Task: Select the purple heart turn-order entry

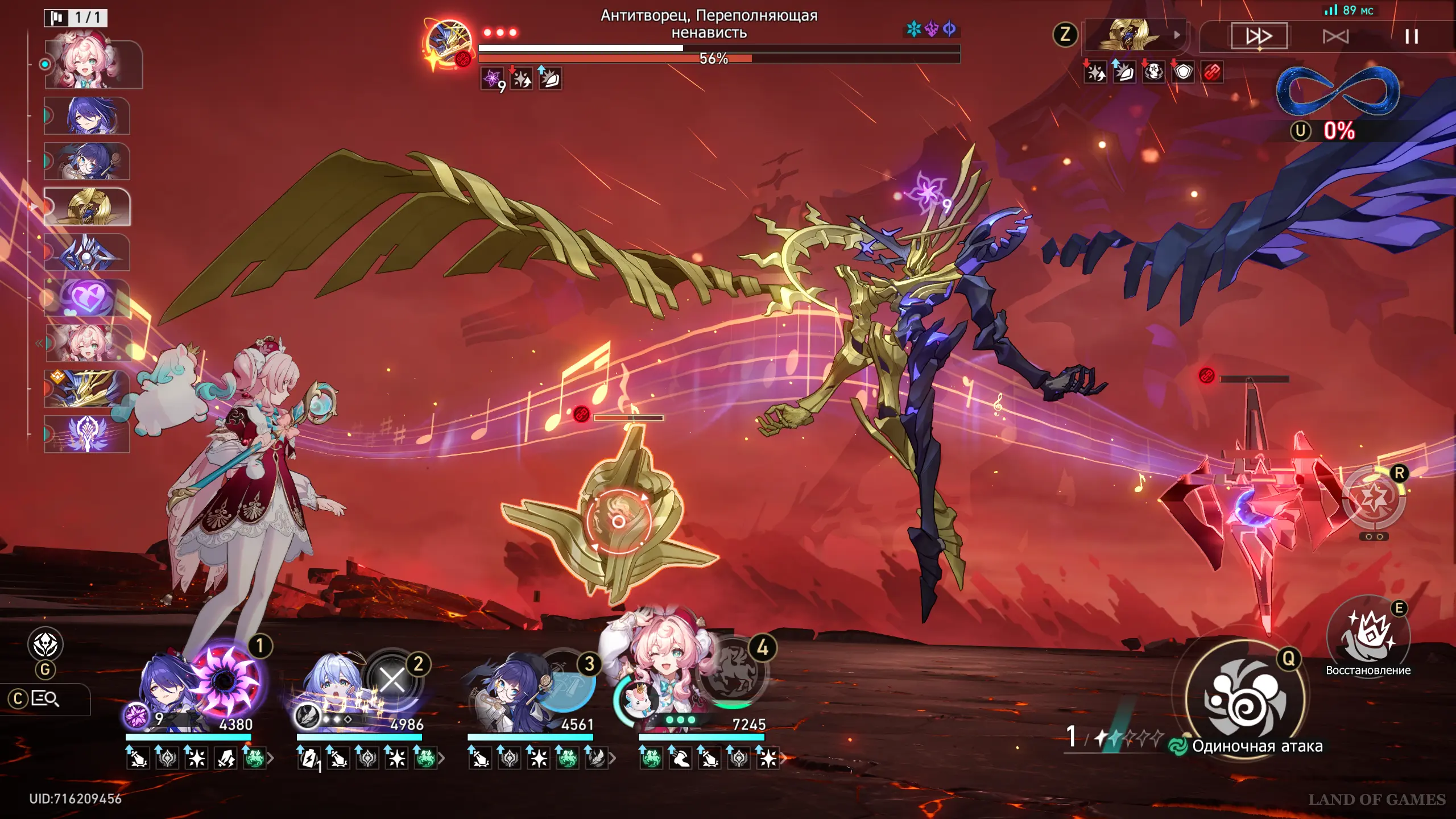Action: pos(87,297)
